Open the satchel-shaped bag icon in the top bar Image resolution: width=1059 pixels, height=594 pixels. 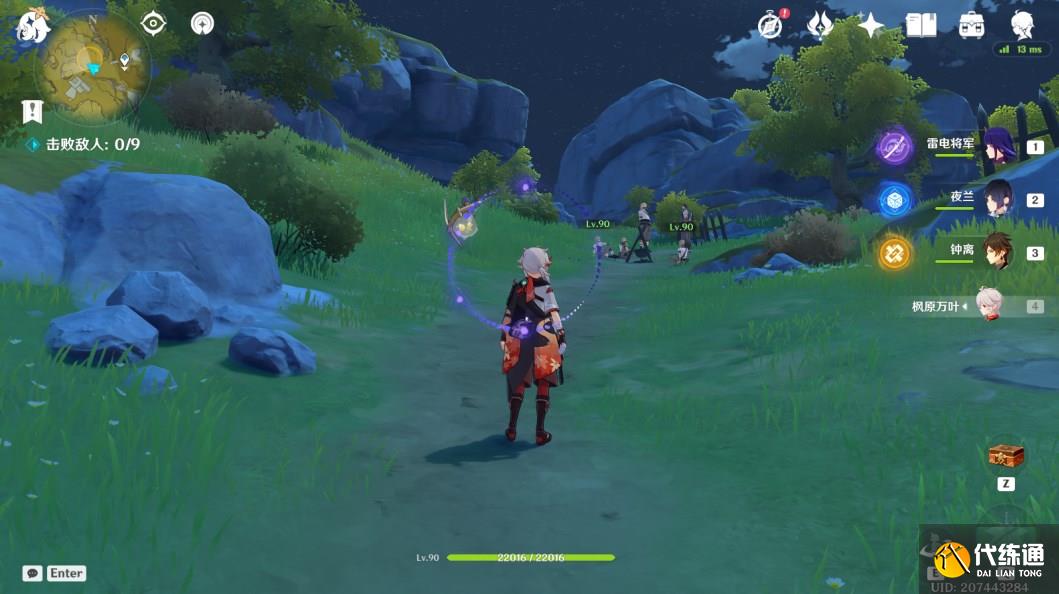[x=971, y=25]
